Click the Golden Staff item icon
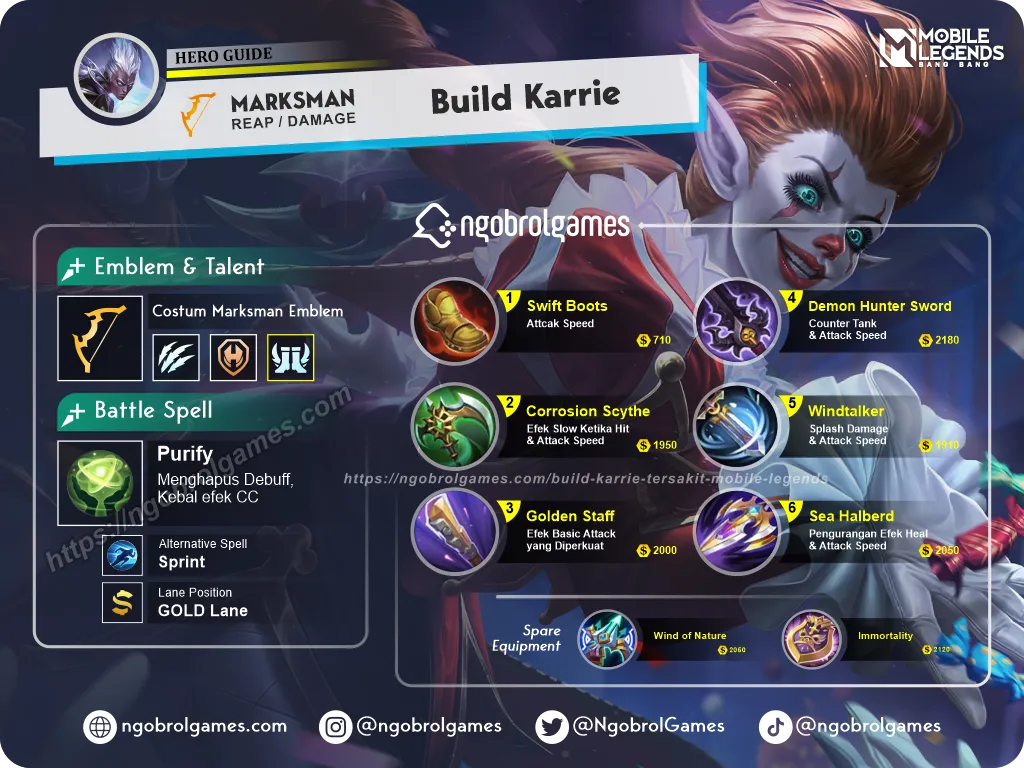 [455, 531]
